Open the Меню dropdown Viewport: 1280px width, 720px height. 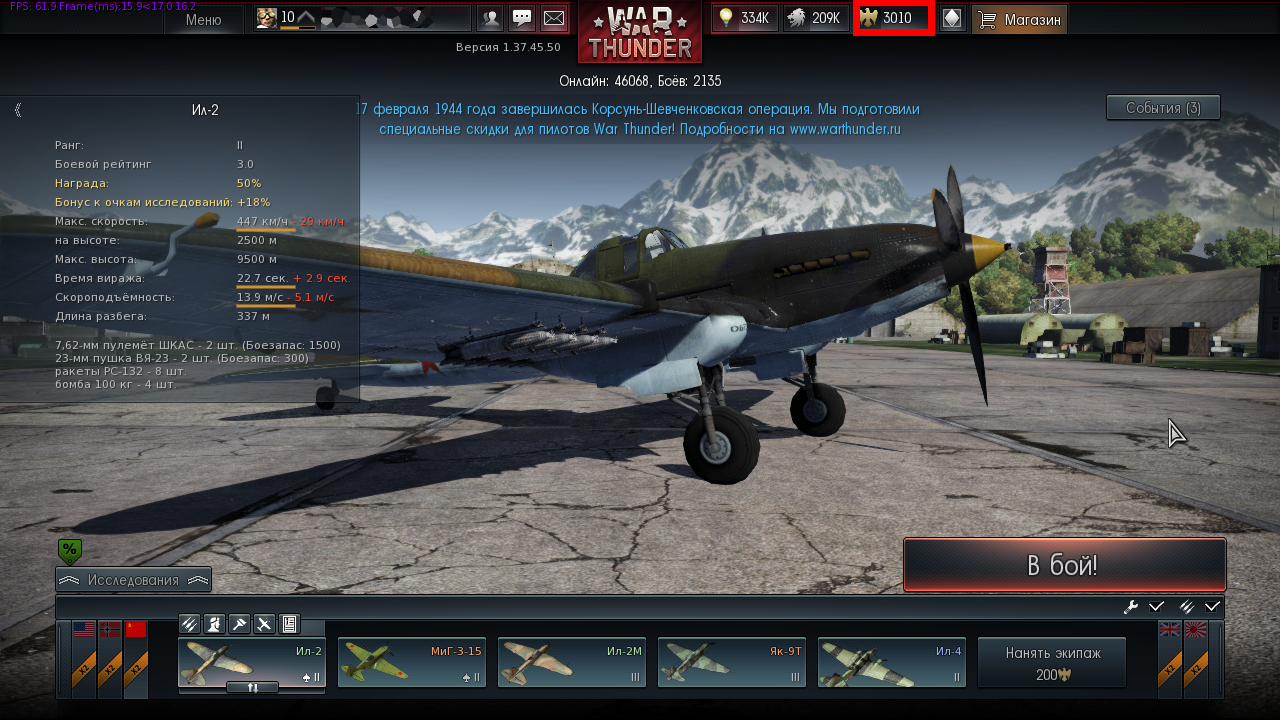click(203, 19)
